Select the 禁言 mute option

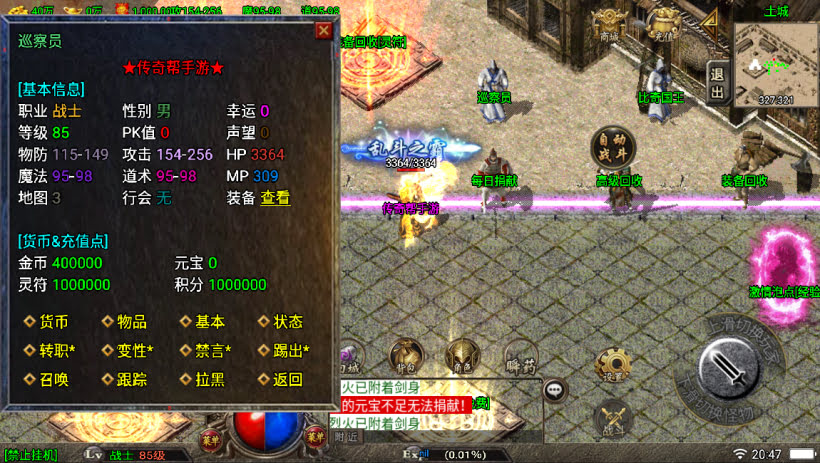pyautogui.click(x=213, y=351)
